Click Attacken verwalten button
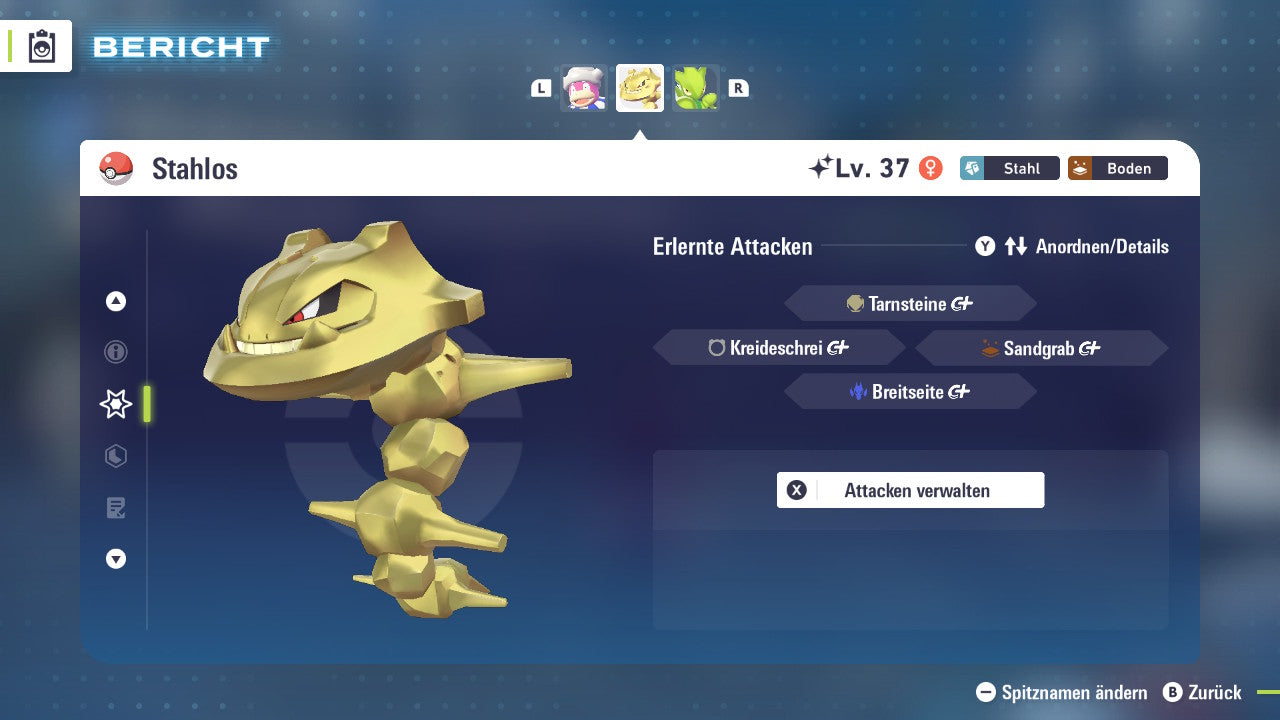 (x=910, y=490)
